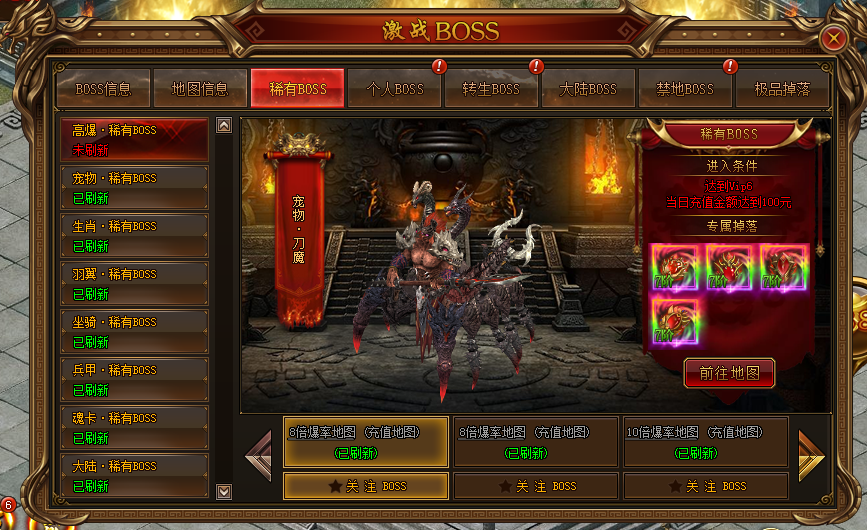Close the 激战BOSS window
Image resolution: width=867 pixels, height=530 pixels.
click(833, 39)
